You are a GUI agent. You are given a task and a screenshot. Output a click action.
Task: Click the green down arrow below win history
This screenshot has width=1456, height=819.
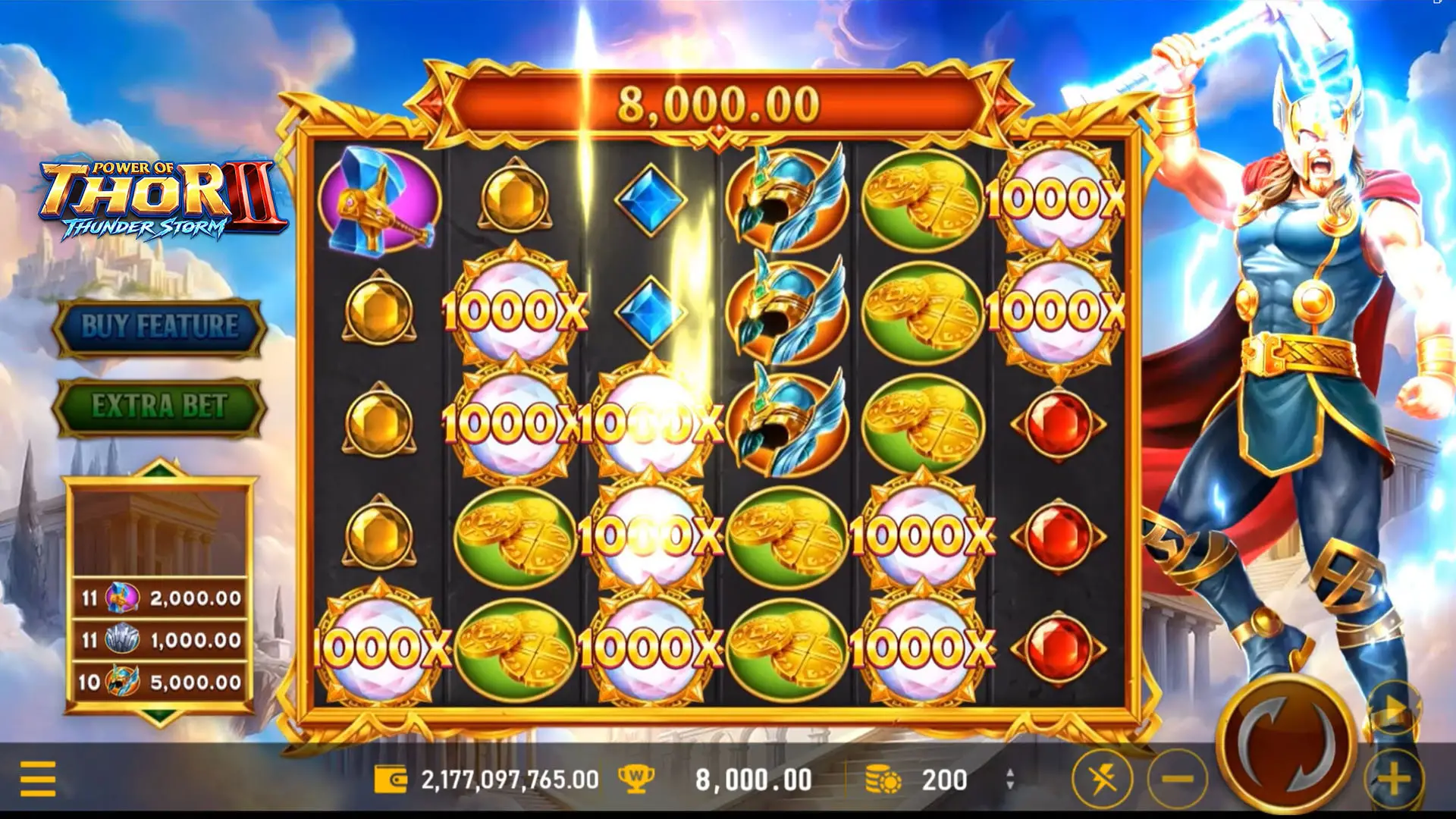tap(160, 715)
